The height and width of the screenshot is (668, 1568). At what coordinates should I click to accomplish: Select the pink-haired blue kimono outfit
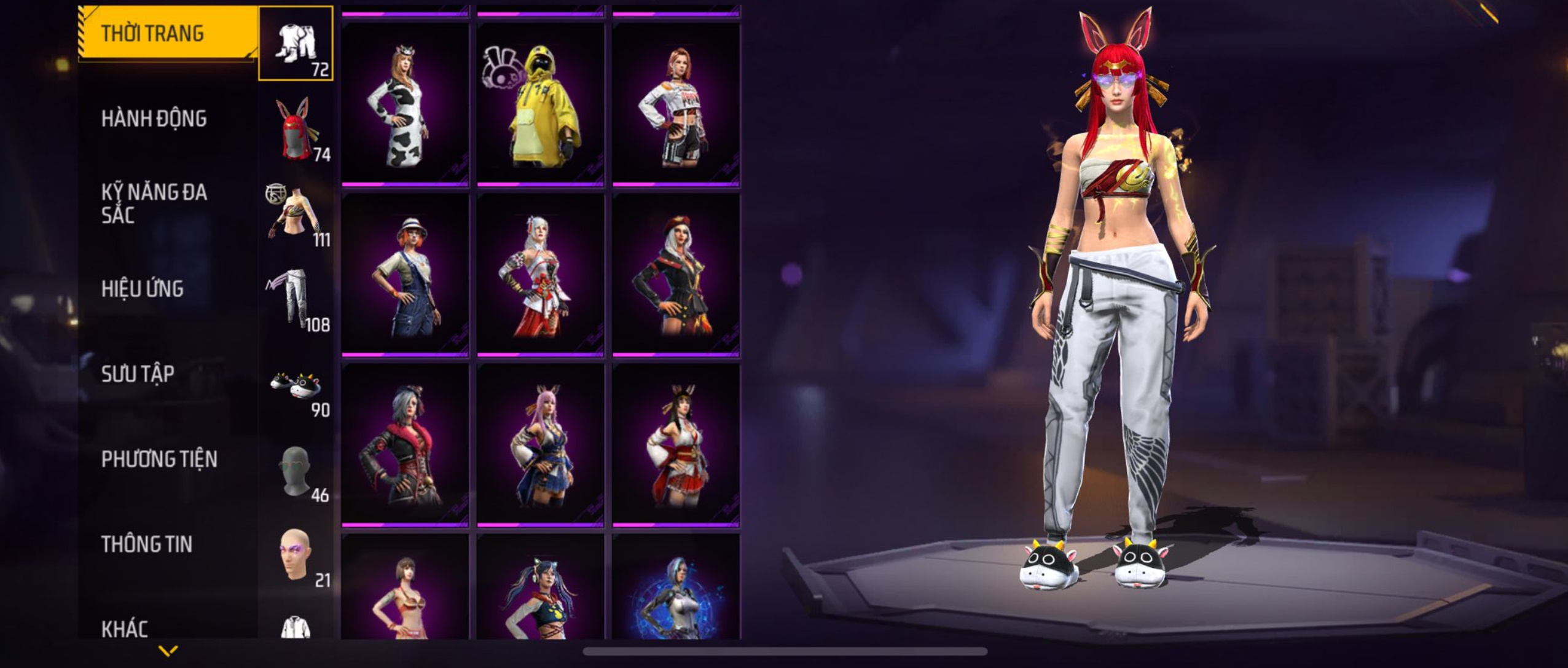point(541,445)
